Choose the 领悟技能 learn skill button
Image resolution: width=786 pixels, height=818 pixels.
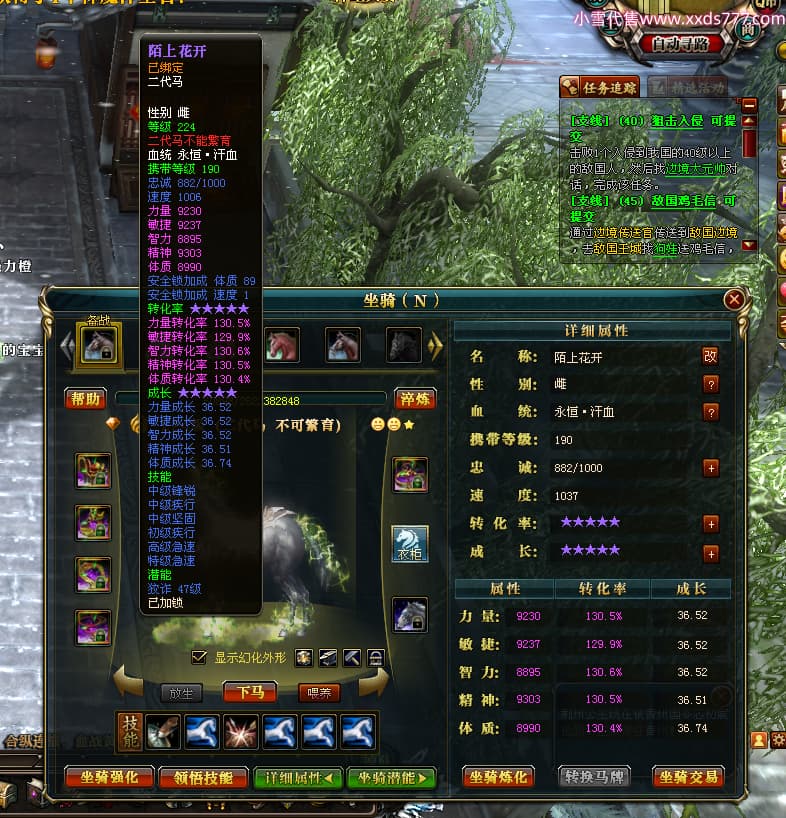pos(203,777)
